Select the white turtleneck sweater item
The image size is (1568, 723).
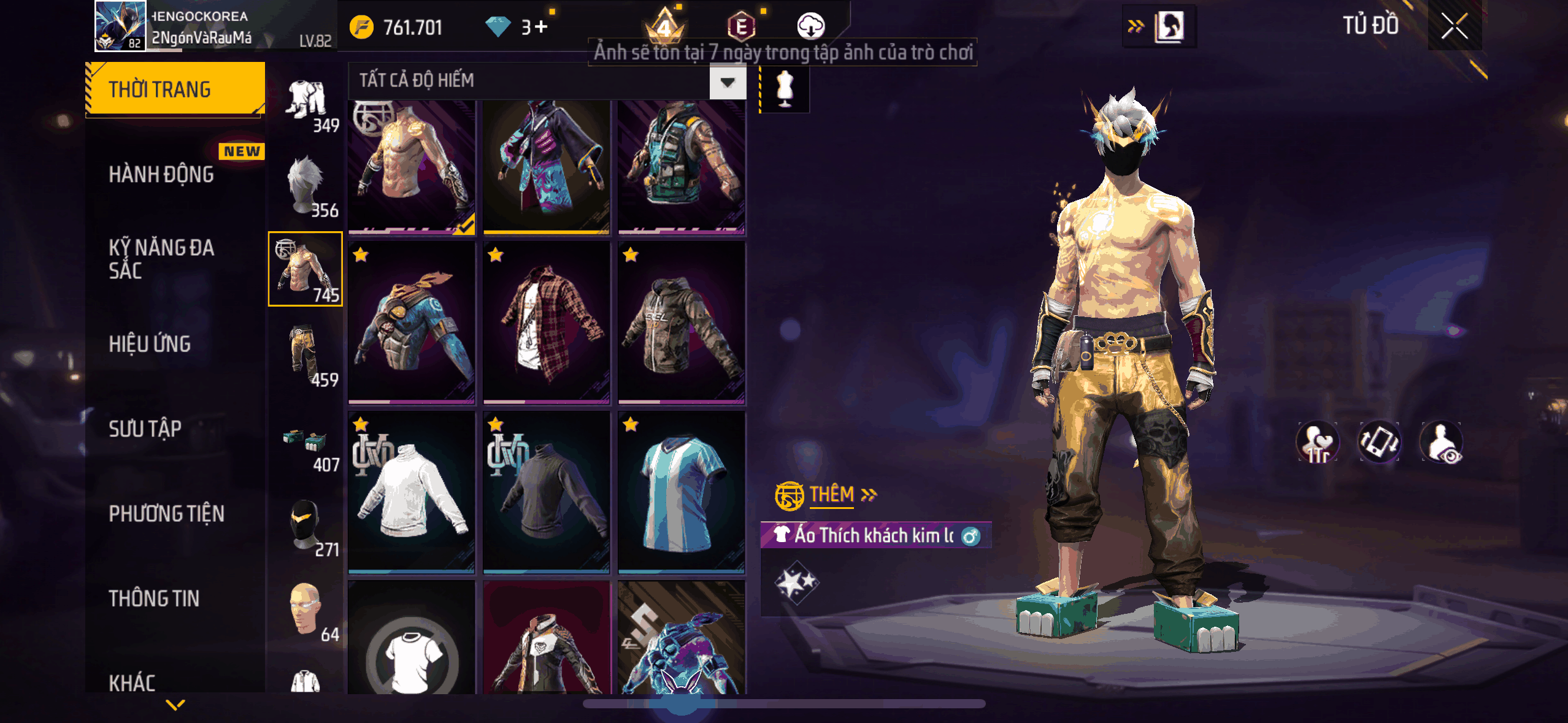412,493
